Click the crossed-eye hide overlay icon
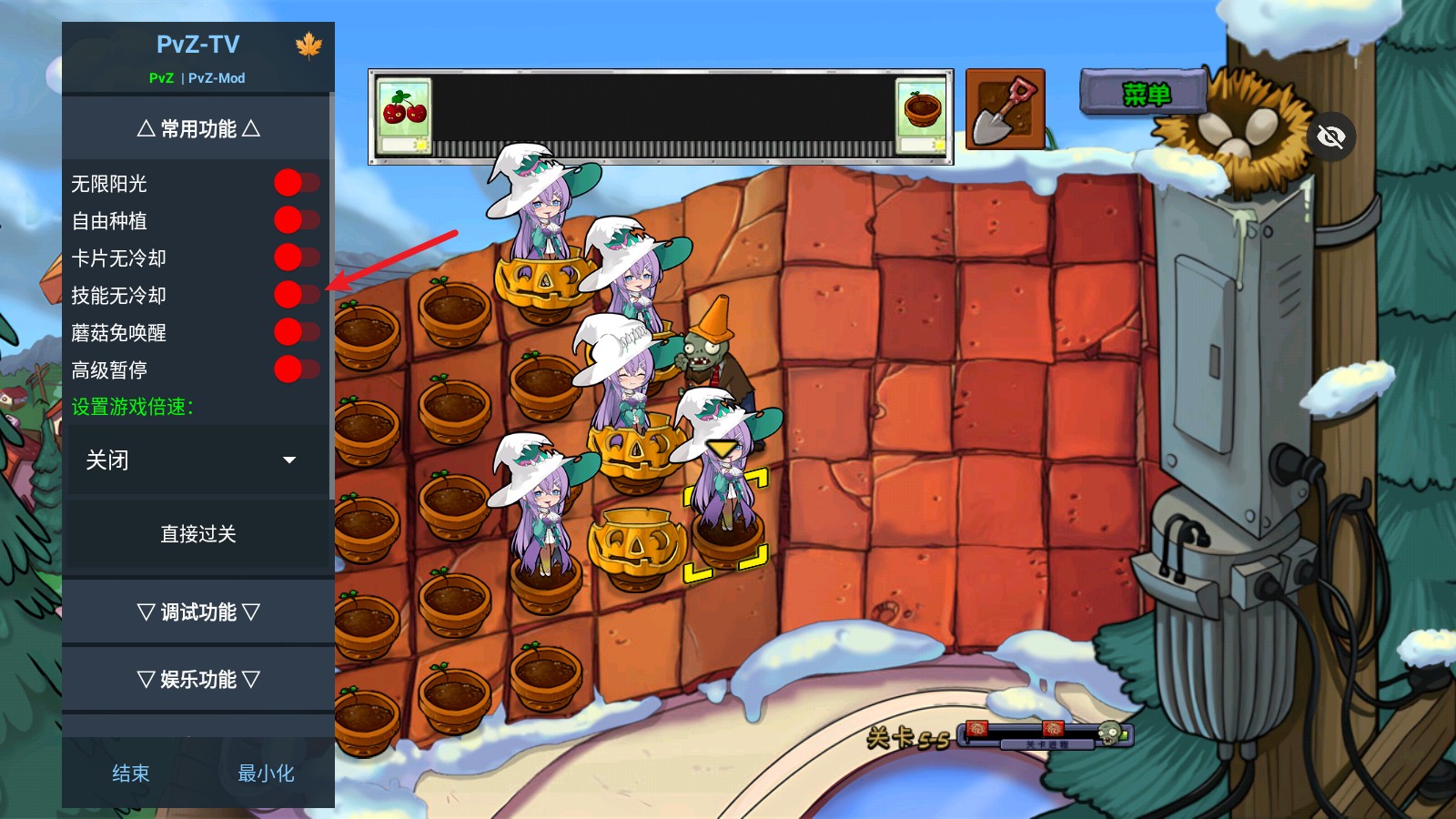This screenshot has width=1456, height=819. pos(1330,137)
